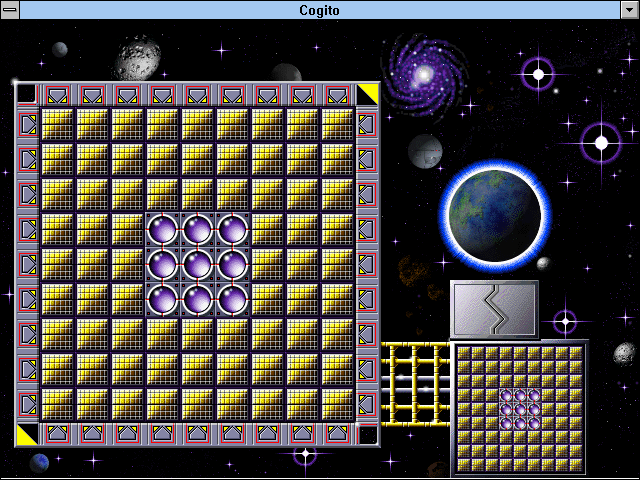Activate the arrow right of the bottom board row

(367, 404)
